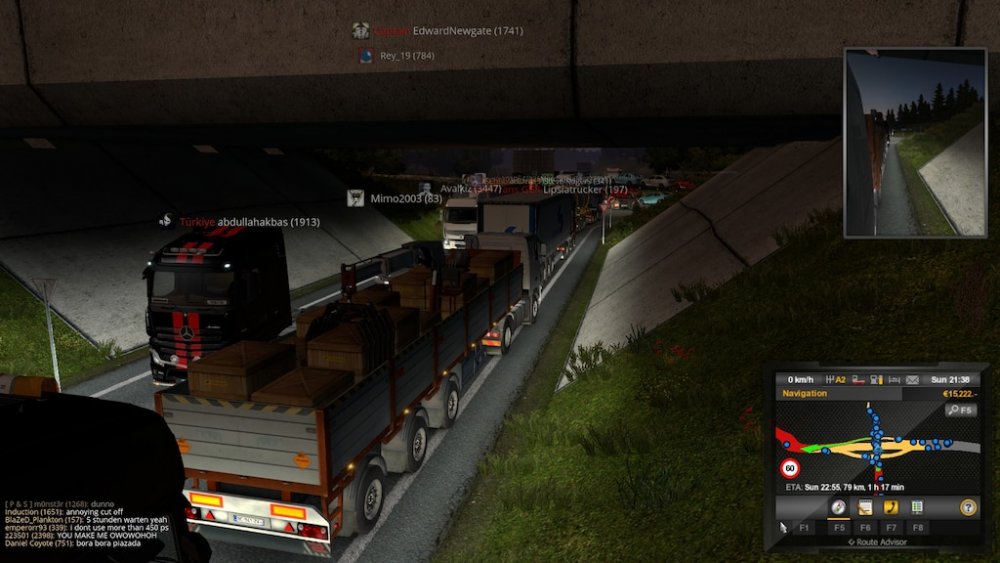The width and height of the screenshot is (1000, 563).
Task: Open the phone assistance tab
Action: pos(891,507)
